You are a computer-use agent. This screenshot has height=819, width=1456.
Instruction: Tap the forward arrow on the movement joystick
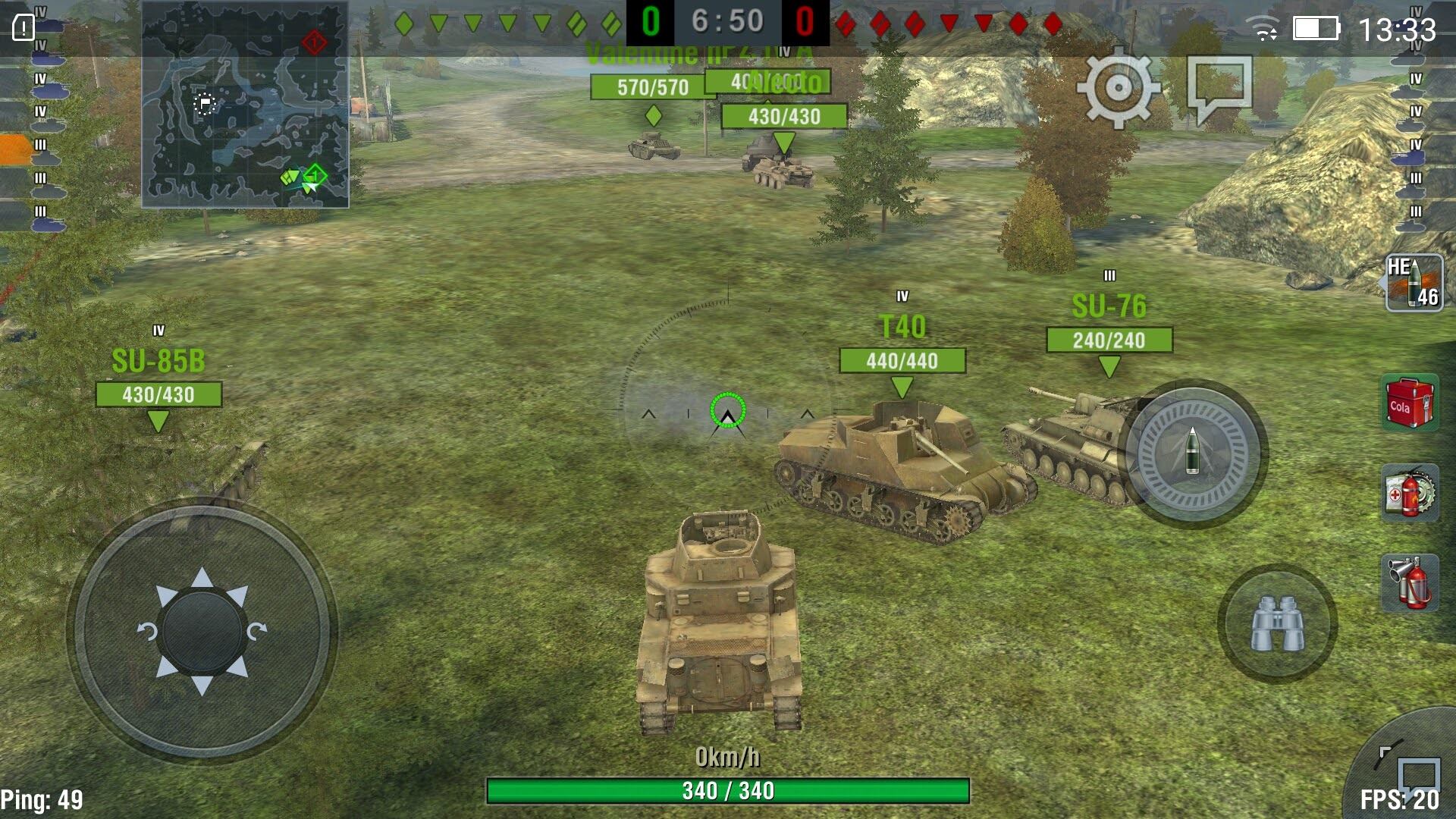click(202, 578)
